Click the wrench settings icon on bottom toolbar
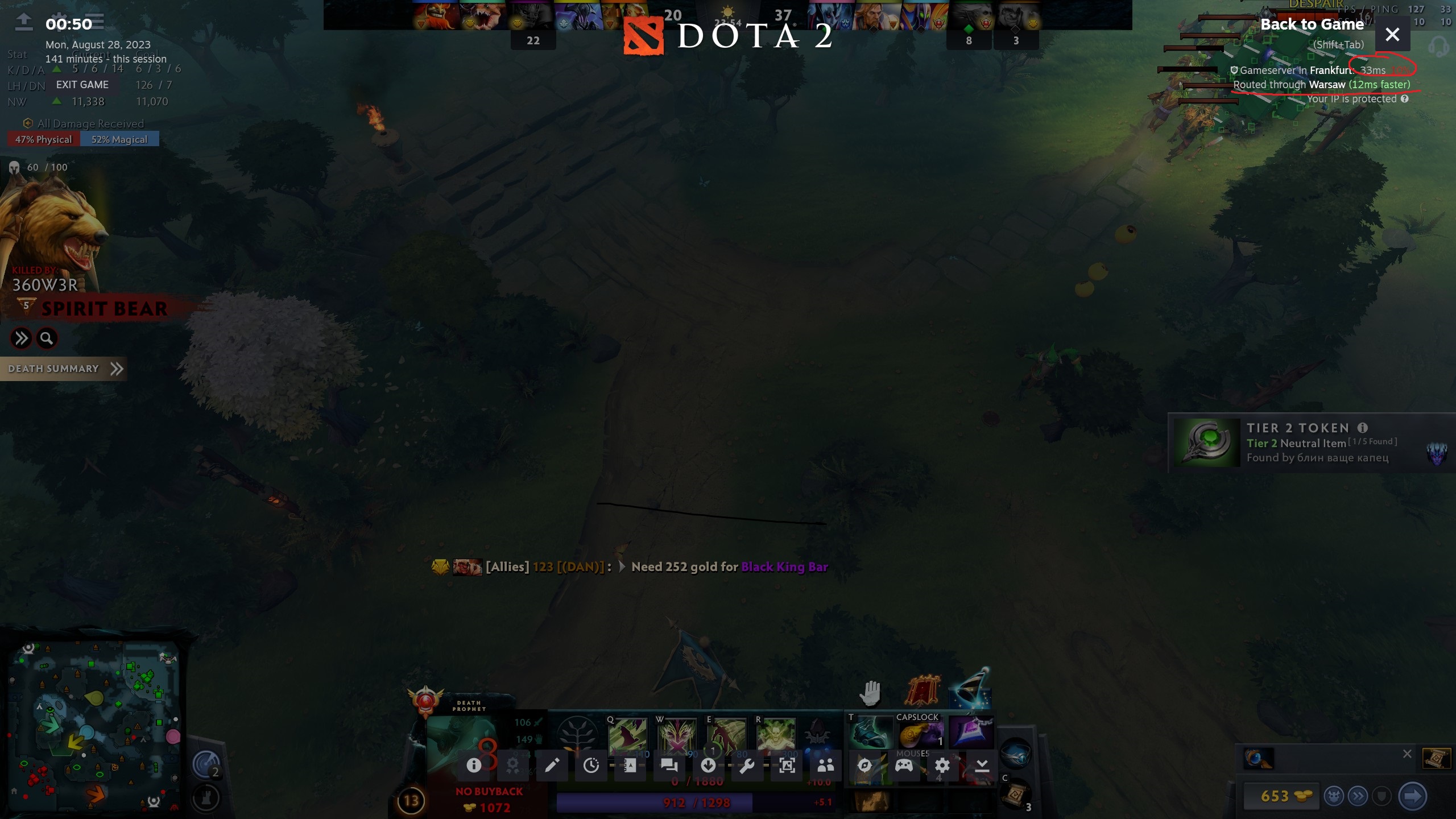1456x819 pixels. coord(748,765)
